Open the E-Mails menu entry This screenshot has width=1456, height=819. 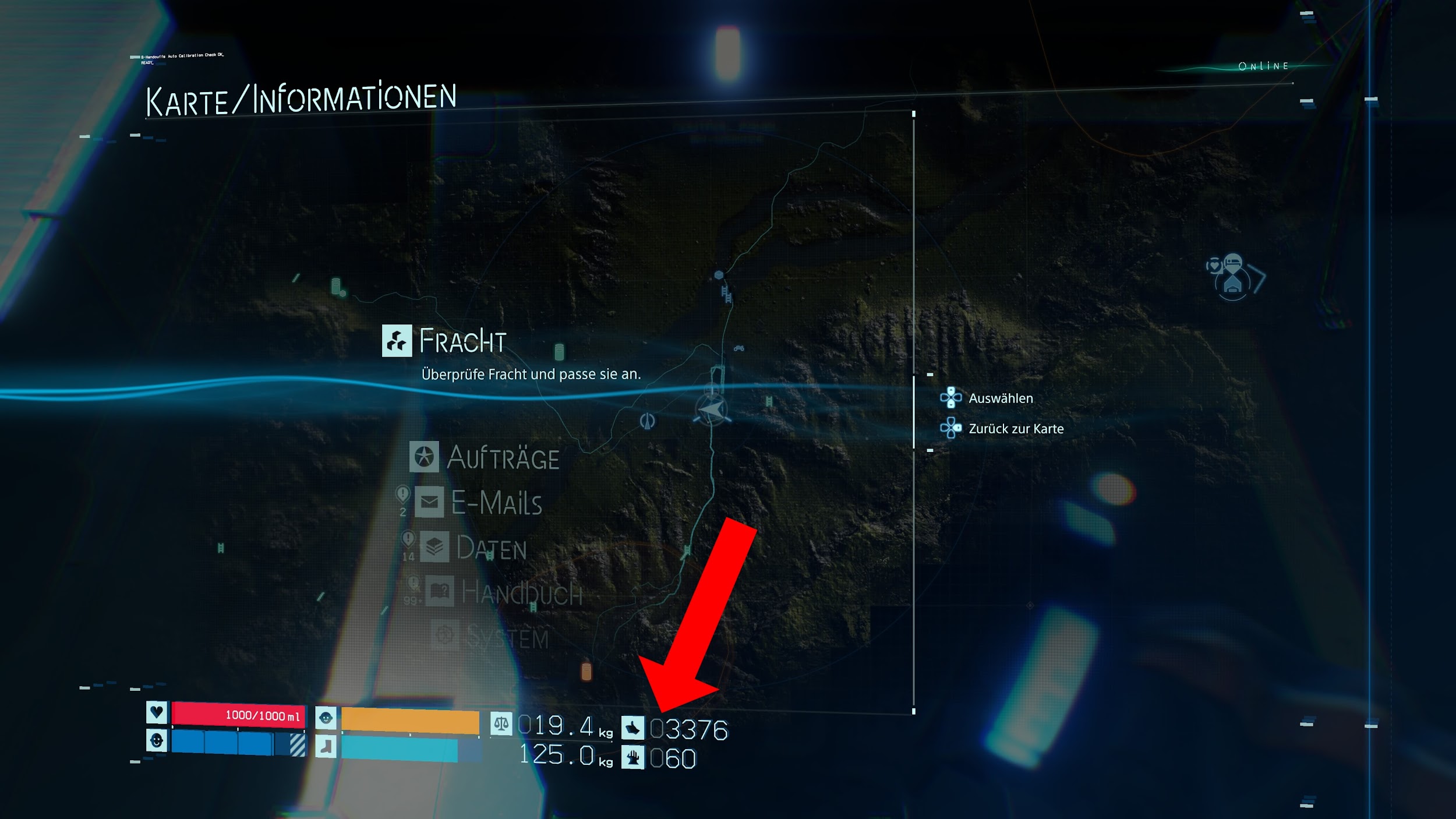(480, 503)
